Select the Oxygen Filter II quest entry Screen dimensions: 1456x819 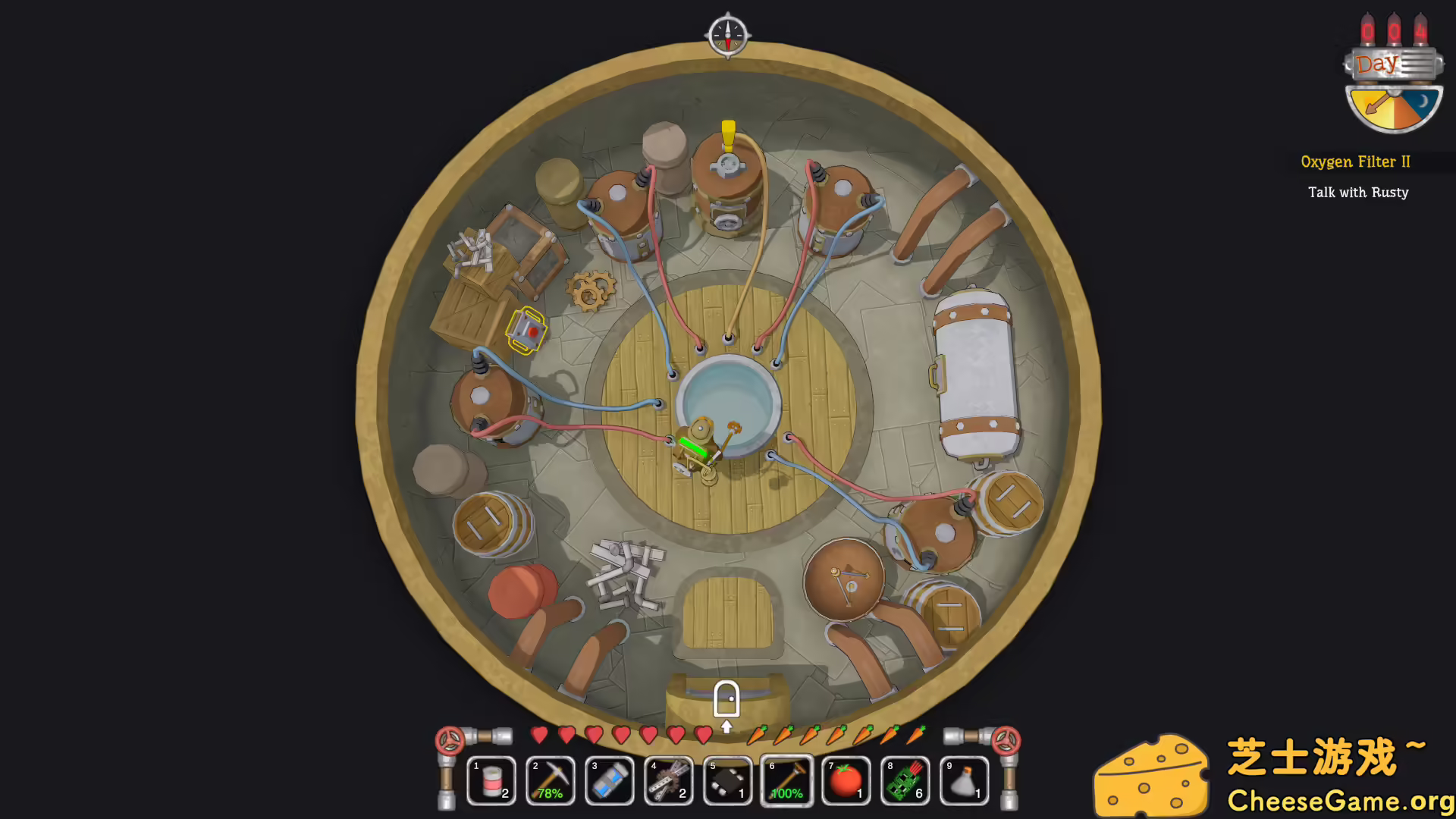pyautogui.click(x=1356, y=162)
